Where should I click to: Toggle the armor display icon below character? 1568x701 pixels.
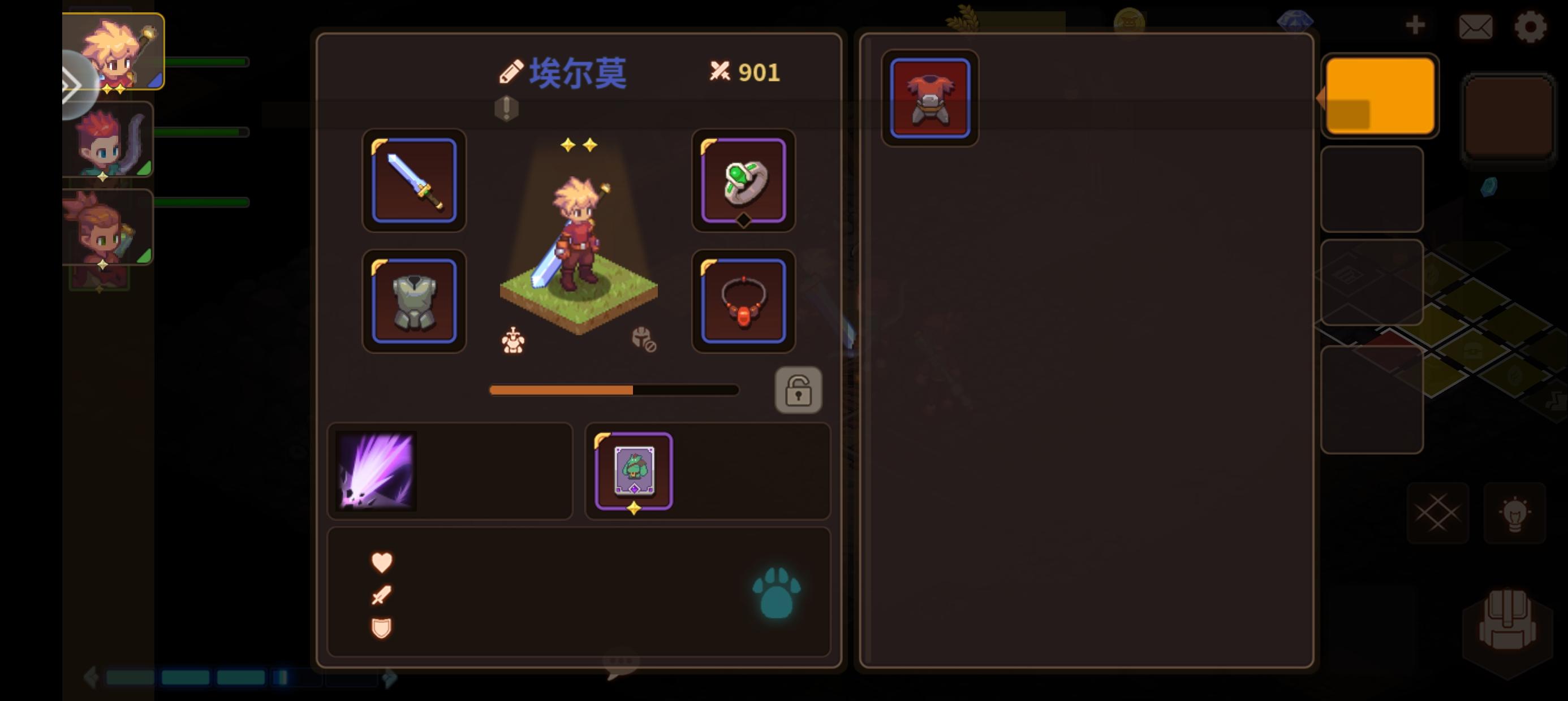(x=513, y=340)
